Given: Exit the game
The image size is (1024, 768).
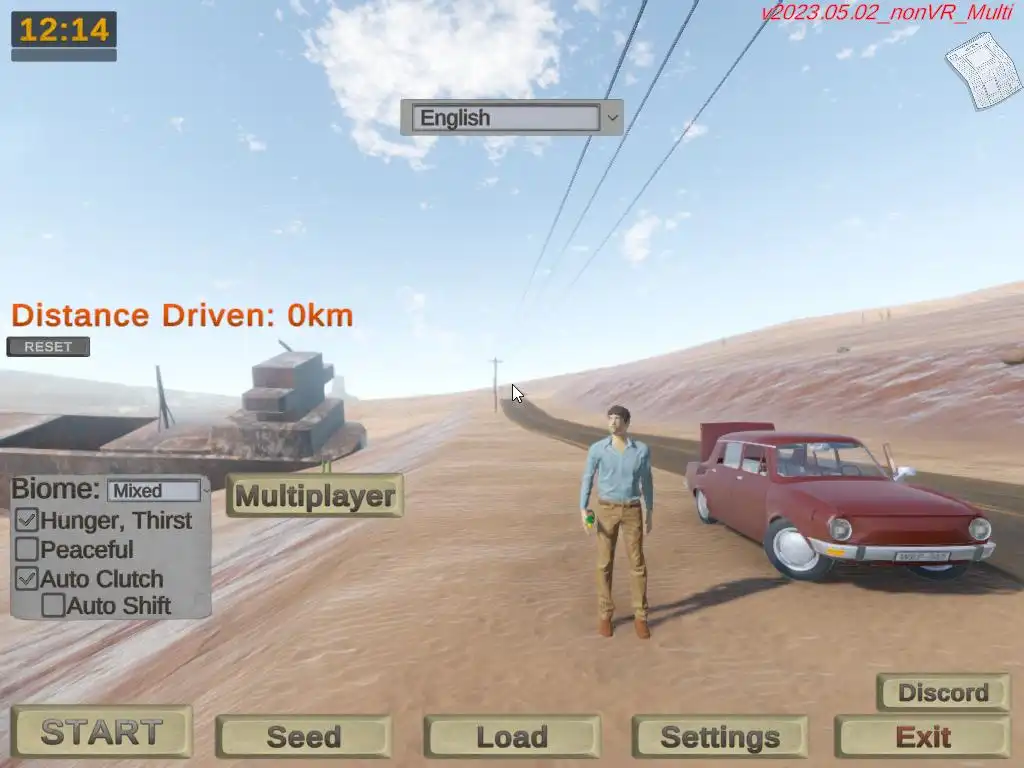Looking at the screenshot, I should (x=922, y=737).
